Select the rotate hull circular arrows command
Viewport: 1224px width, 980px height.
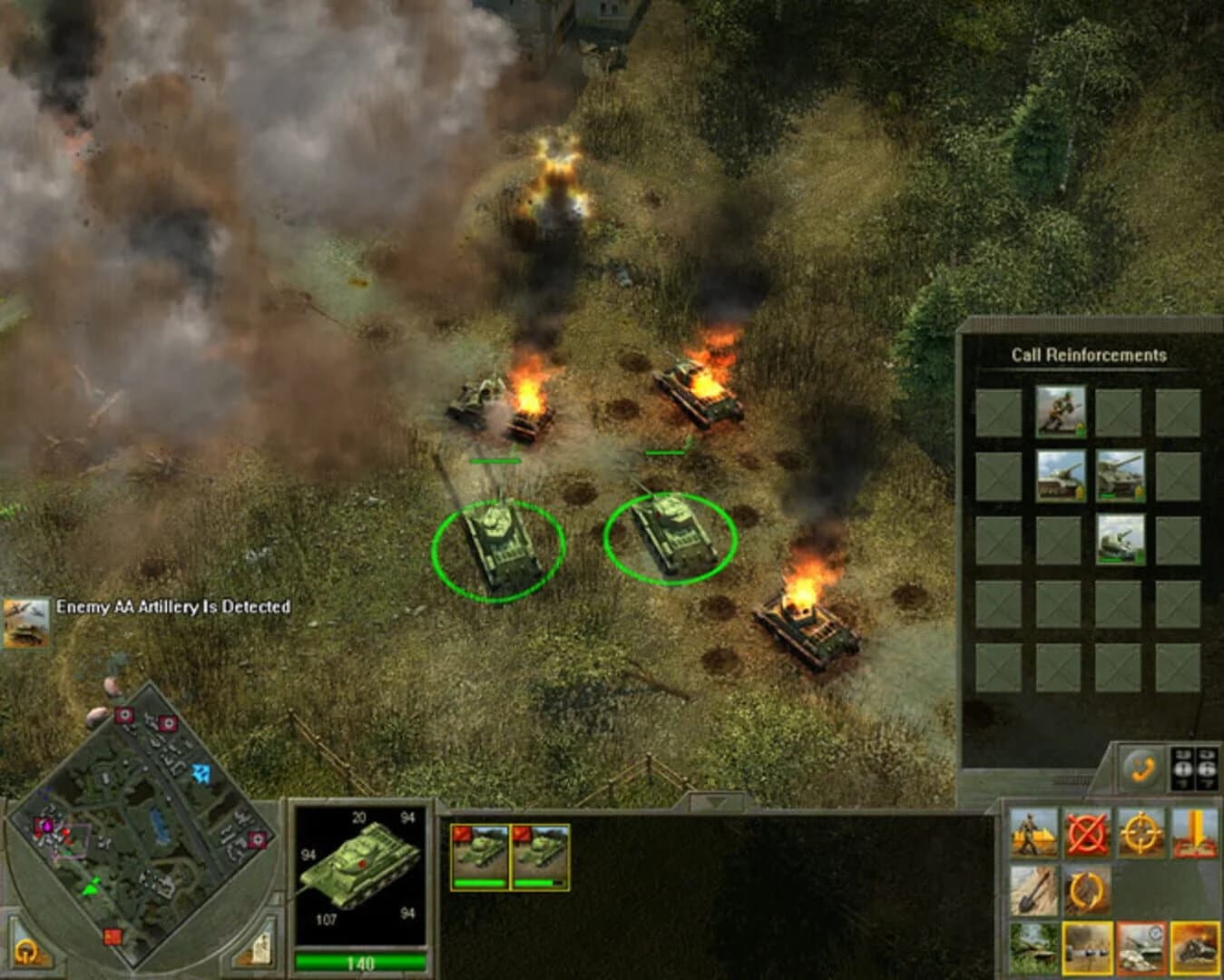tap(1085, 891)
